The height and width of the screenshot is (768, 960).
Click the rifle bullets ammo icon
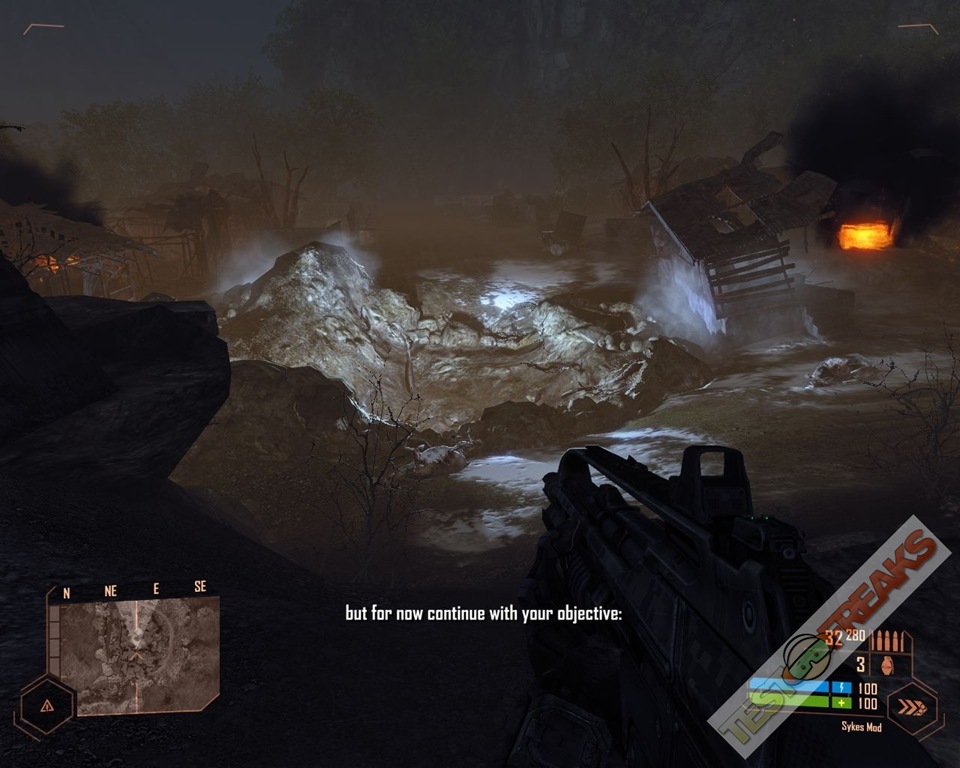tap(889, 641)
